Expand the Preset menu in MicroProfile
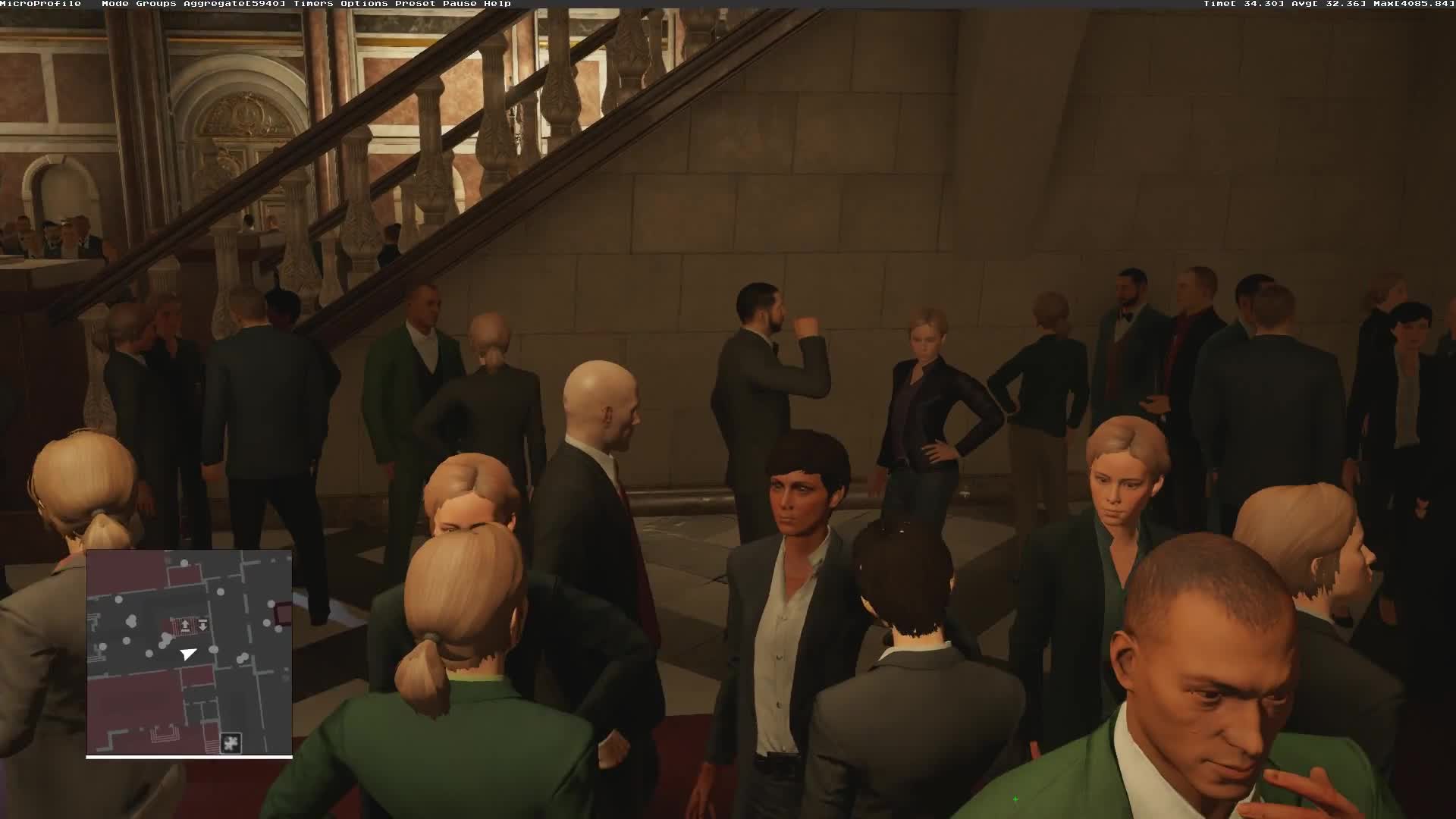This screenshot has height=819, width=1456. pyautogui.click(x=415, y=4)
